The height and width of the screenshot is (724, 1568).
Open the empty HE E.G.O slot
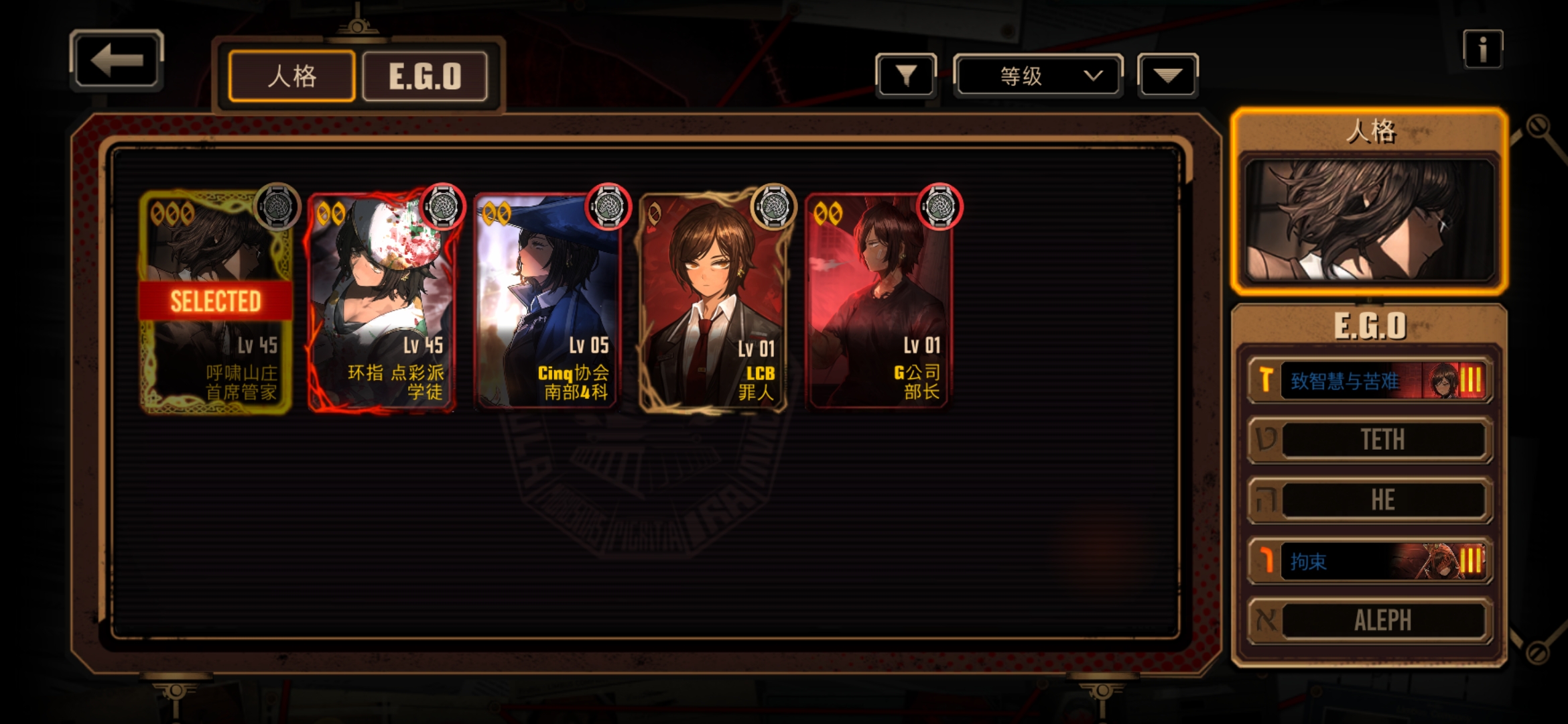pos(1370,500)
